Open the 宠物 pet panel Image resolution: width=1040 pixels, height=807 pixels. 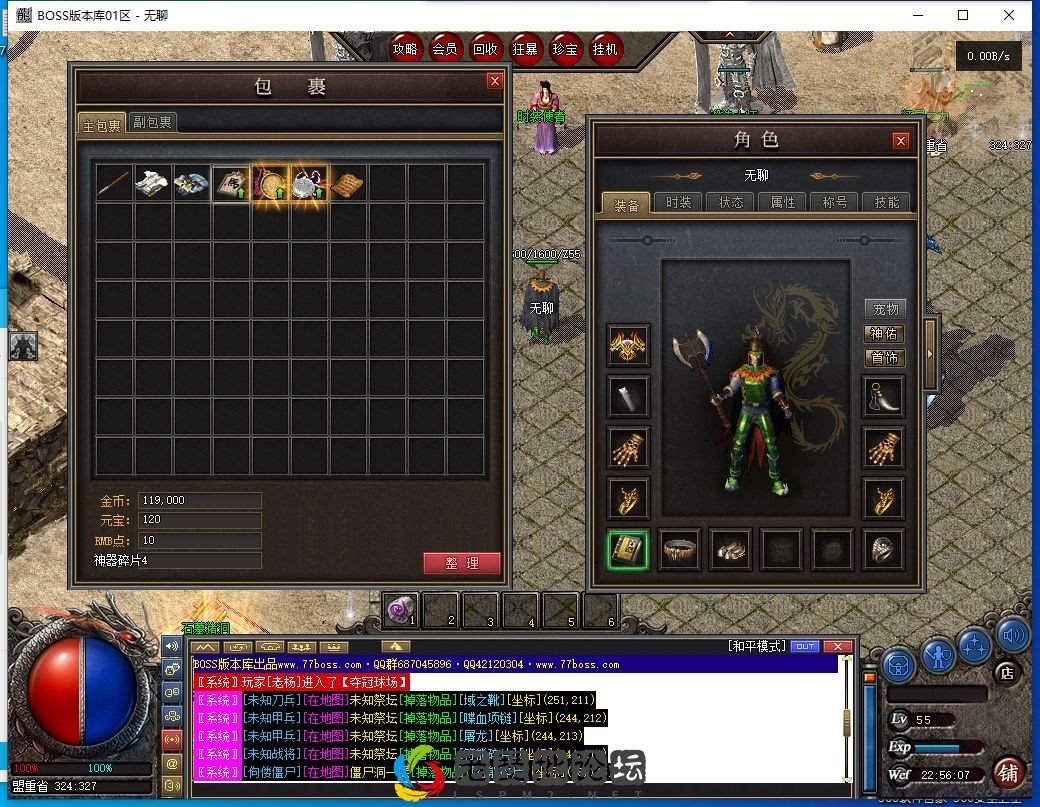[x=884, y=309]
